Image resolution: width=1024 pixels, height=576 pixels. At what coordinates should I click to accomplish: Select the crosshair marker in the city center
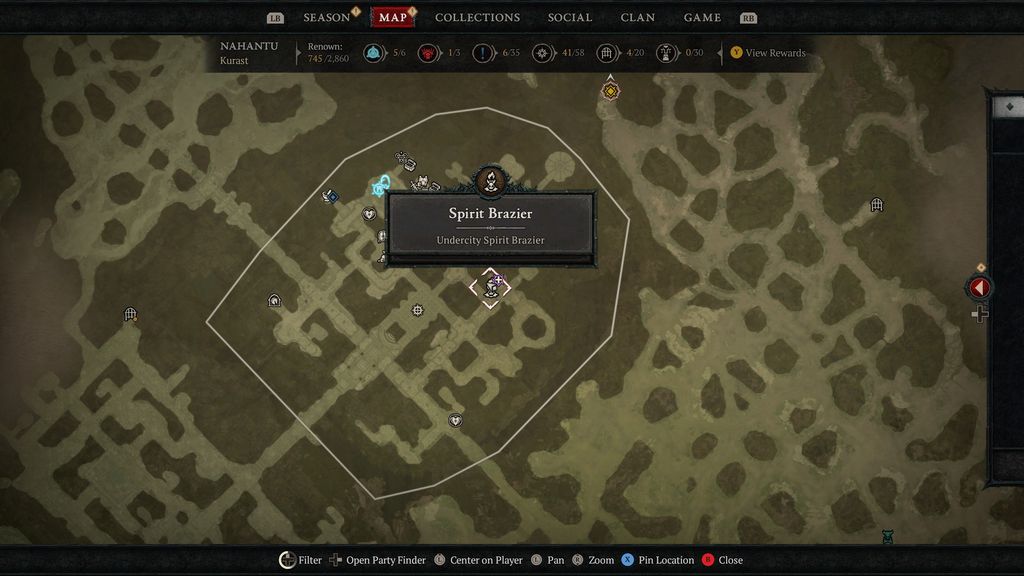tap(418, 310)
